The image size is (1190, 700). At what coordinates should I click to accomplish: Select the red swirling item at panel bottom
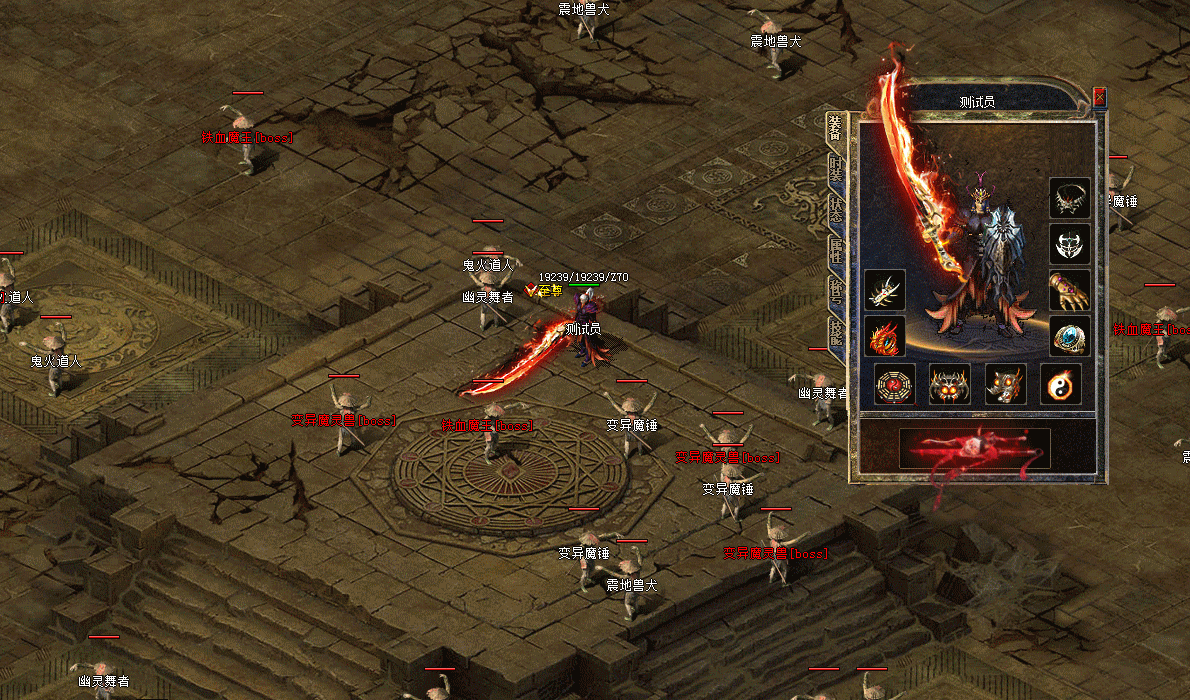point(975,448)
